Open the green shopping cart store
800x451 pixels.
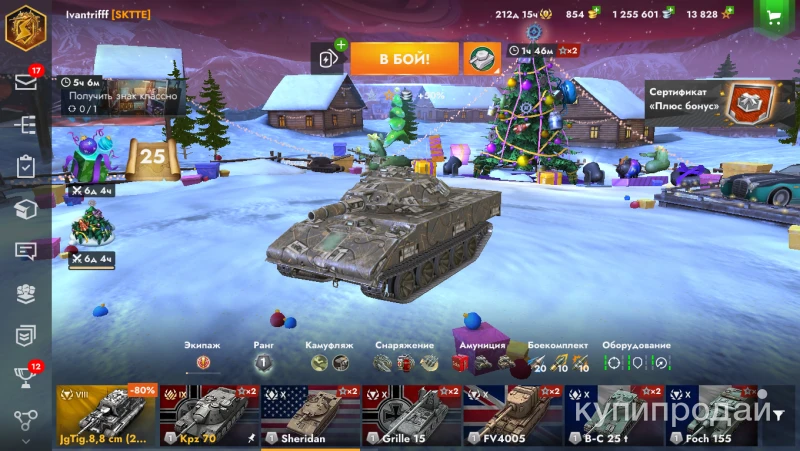[x=772, y=16]
